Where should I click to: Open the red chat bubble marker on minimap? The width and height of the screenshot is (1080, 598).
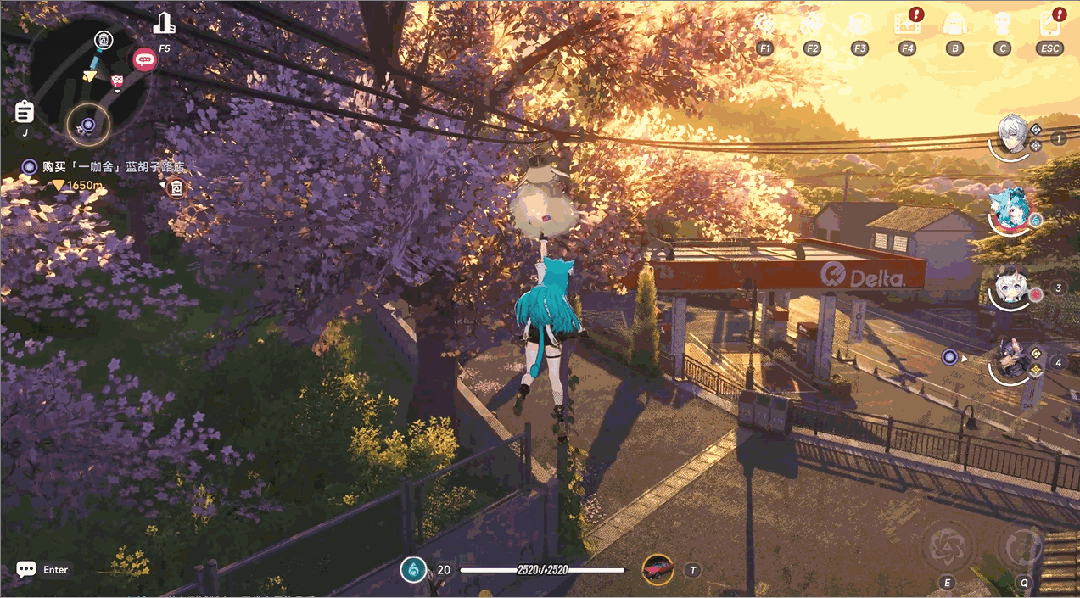click(144, 60)
